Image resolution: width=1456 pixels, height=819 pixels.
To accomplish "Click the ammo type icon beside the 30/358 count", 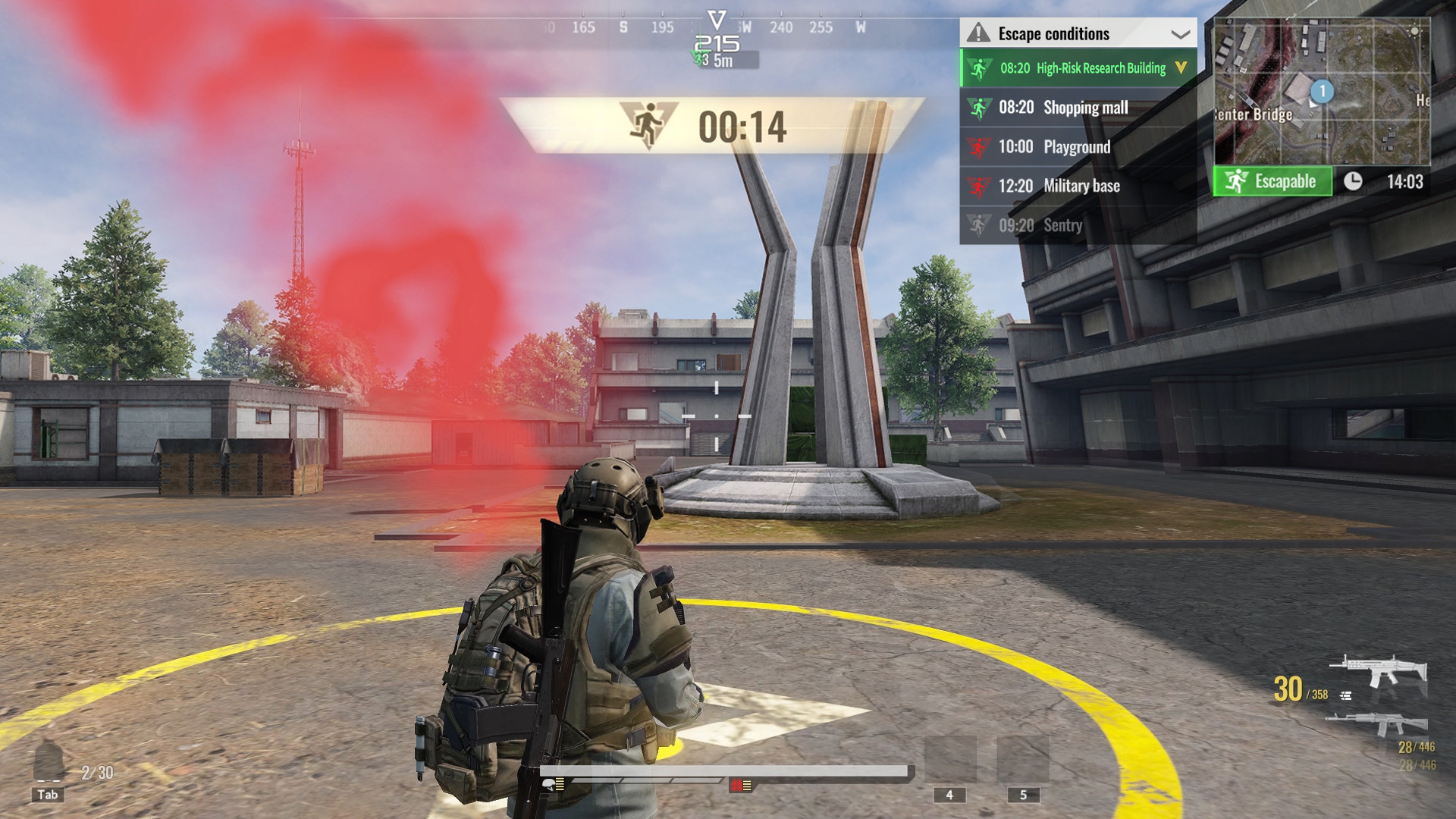I will coord(1346,696).
